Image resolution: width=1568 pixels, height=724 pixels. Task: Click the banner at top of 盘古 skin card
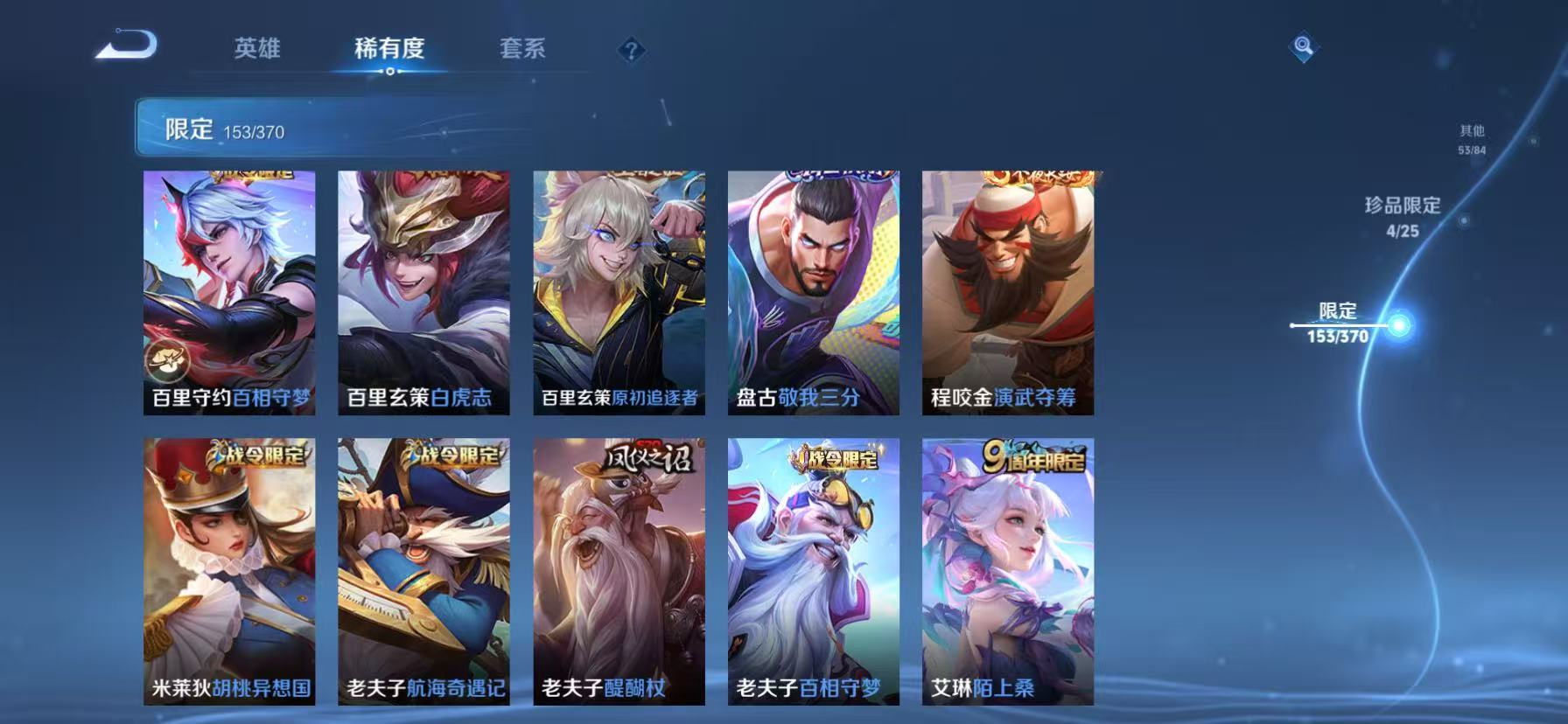[x=812, y=173]
